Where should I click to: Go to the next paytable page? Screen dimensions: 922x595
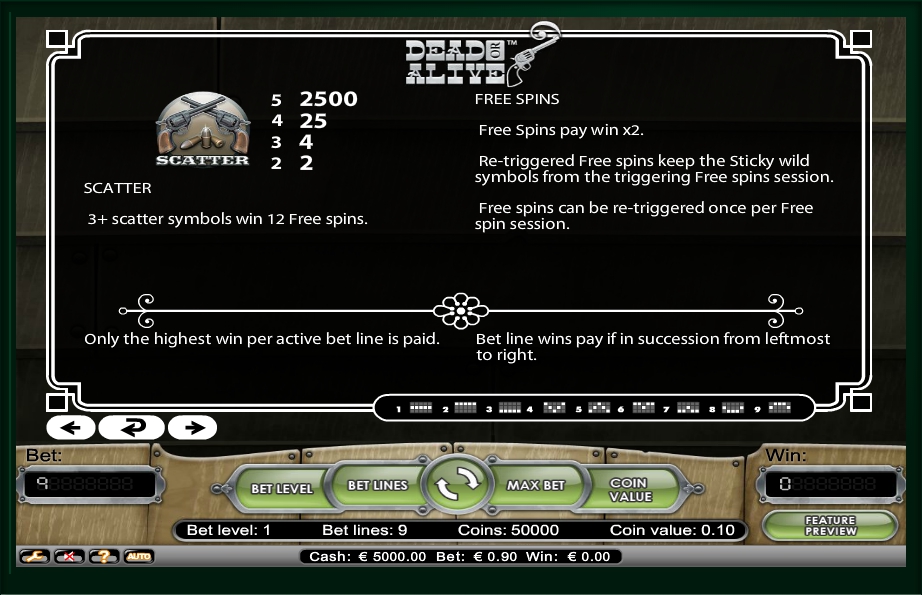point(193,428)
